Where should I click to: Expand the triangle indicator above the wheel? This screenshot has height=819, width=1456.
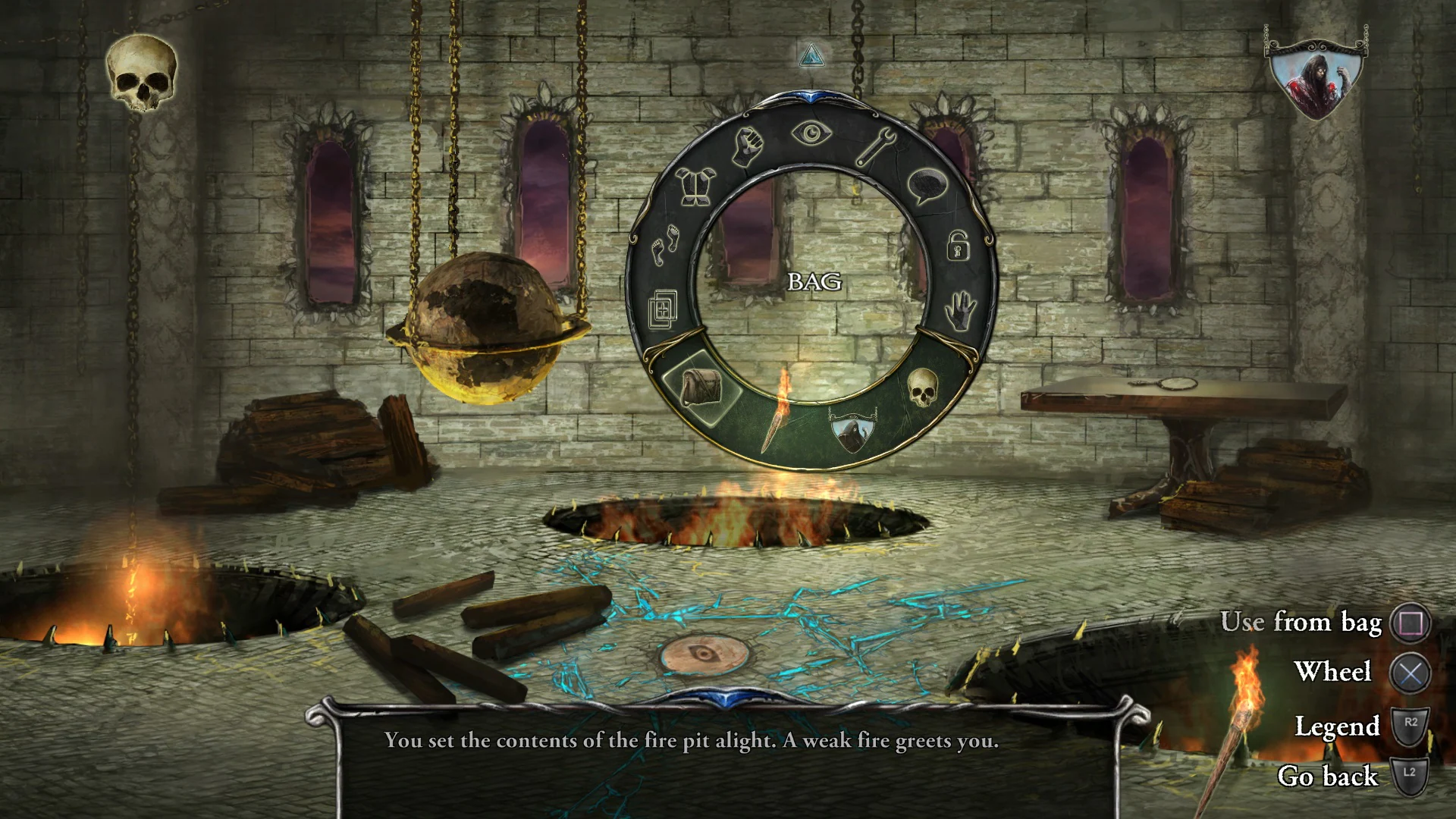tap(811, 55)
